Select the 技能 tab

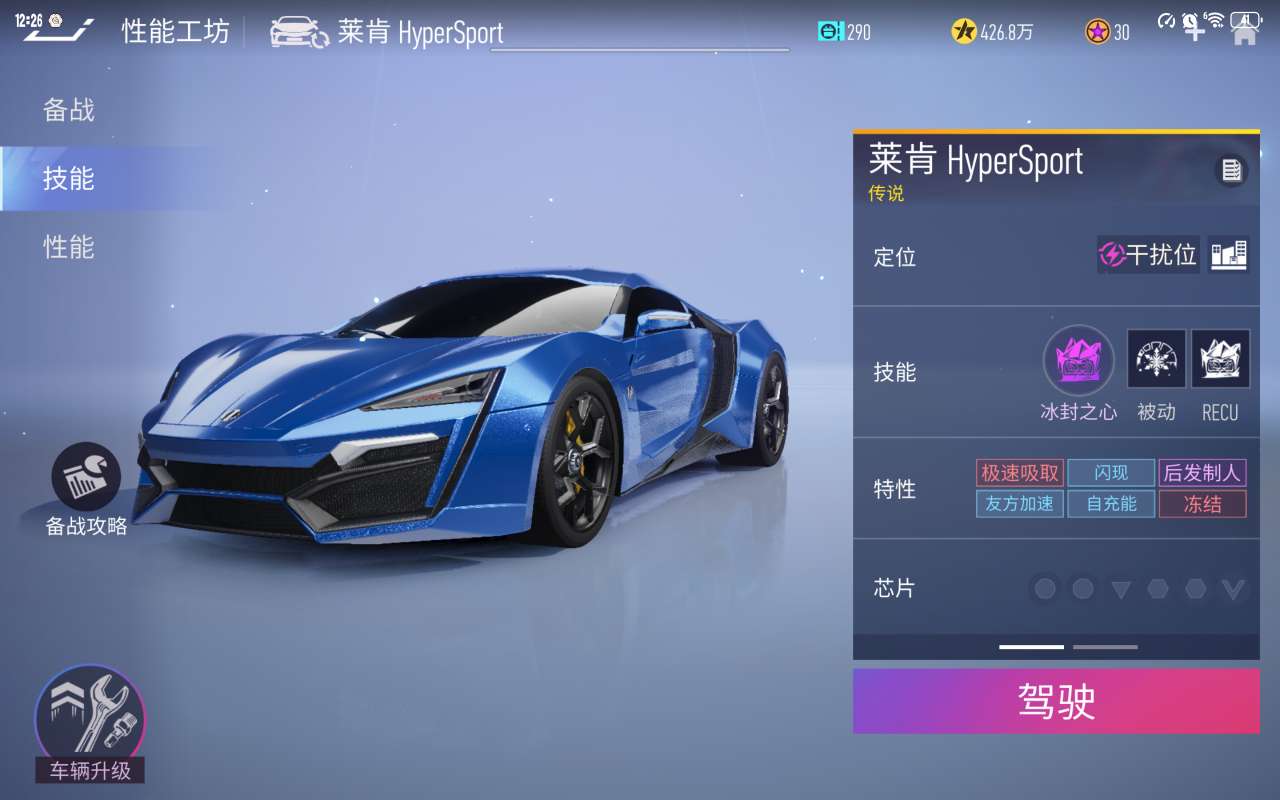69,179
